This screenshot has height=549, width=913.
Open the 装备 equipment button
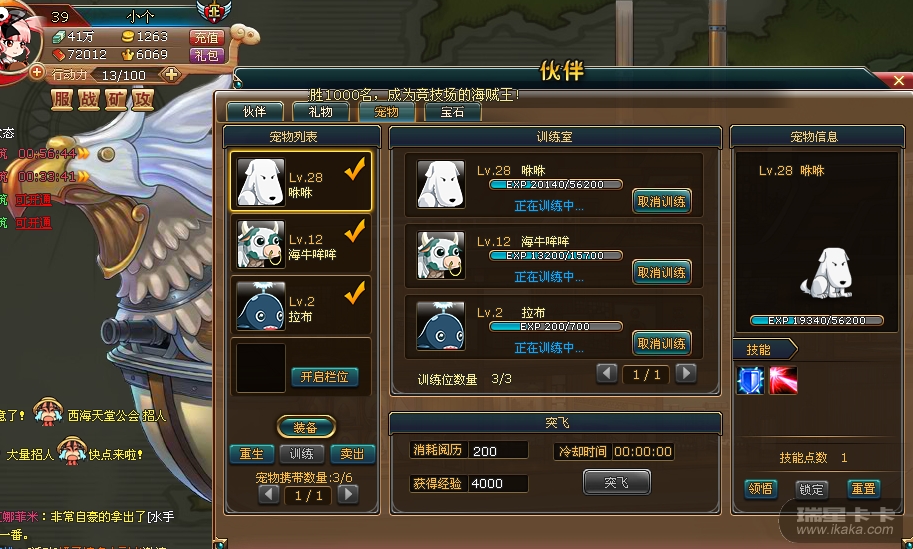pyautogui.click(x=305, y=427)
